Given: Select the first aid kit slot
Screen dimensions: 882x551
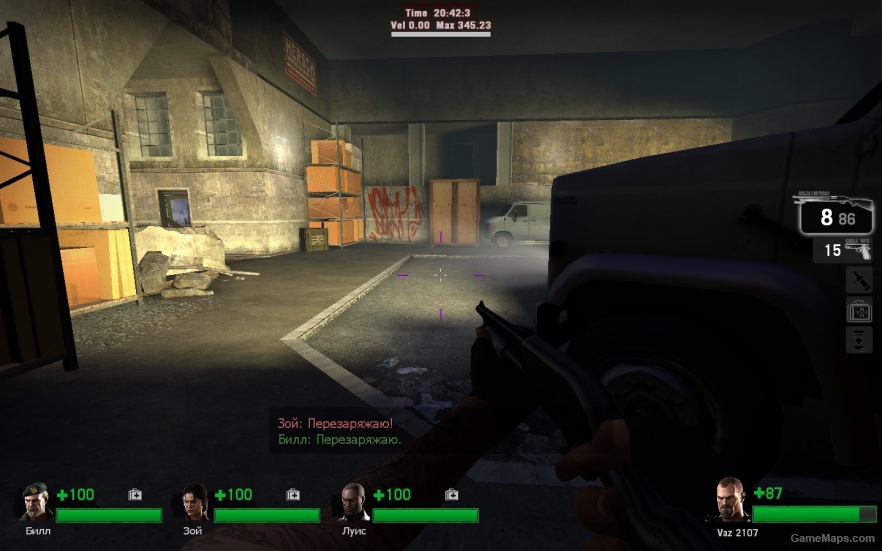Looking at the screenshot, I should [859, 310].
